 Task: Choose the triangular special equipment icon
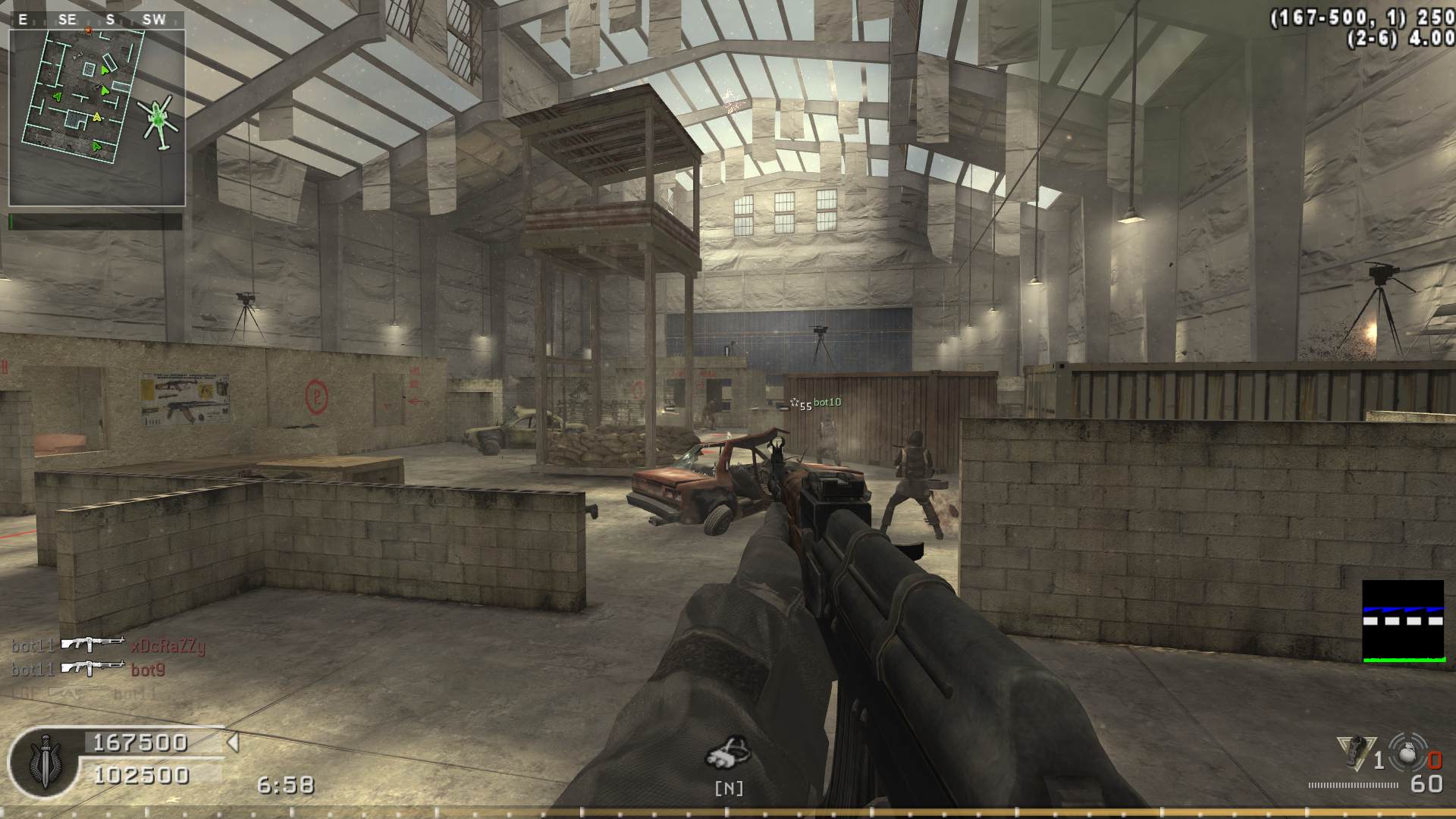pyautogui.click(x=1355, y=752)
